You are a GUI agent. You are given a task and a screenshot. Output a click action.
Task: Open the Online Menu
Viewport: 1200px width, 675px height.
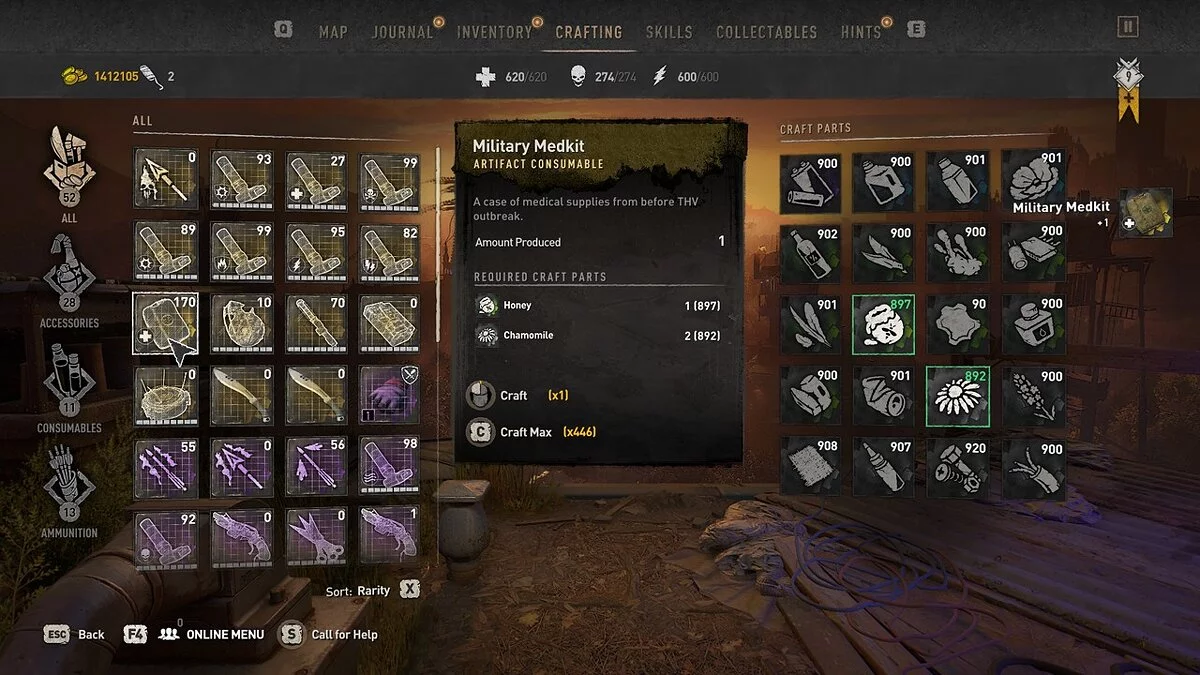pyautogui.click(x=209, y=634)
